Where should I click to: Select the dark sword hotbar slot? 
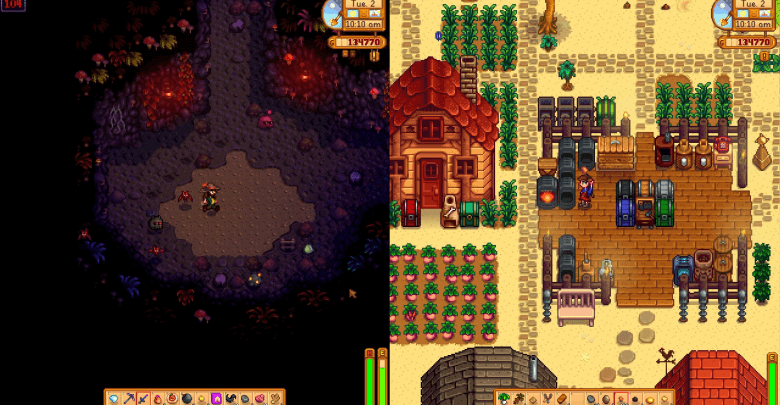coord(143,398)
